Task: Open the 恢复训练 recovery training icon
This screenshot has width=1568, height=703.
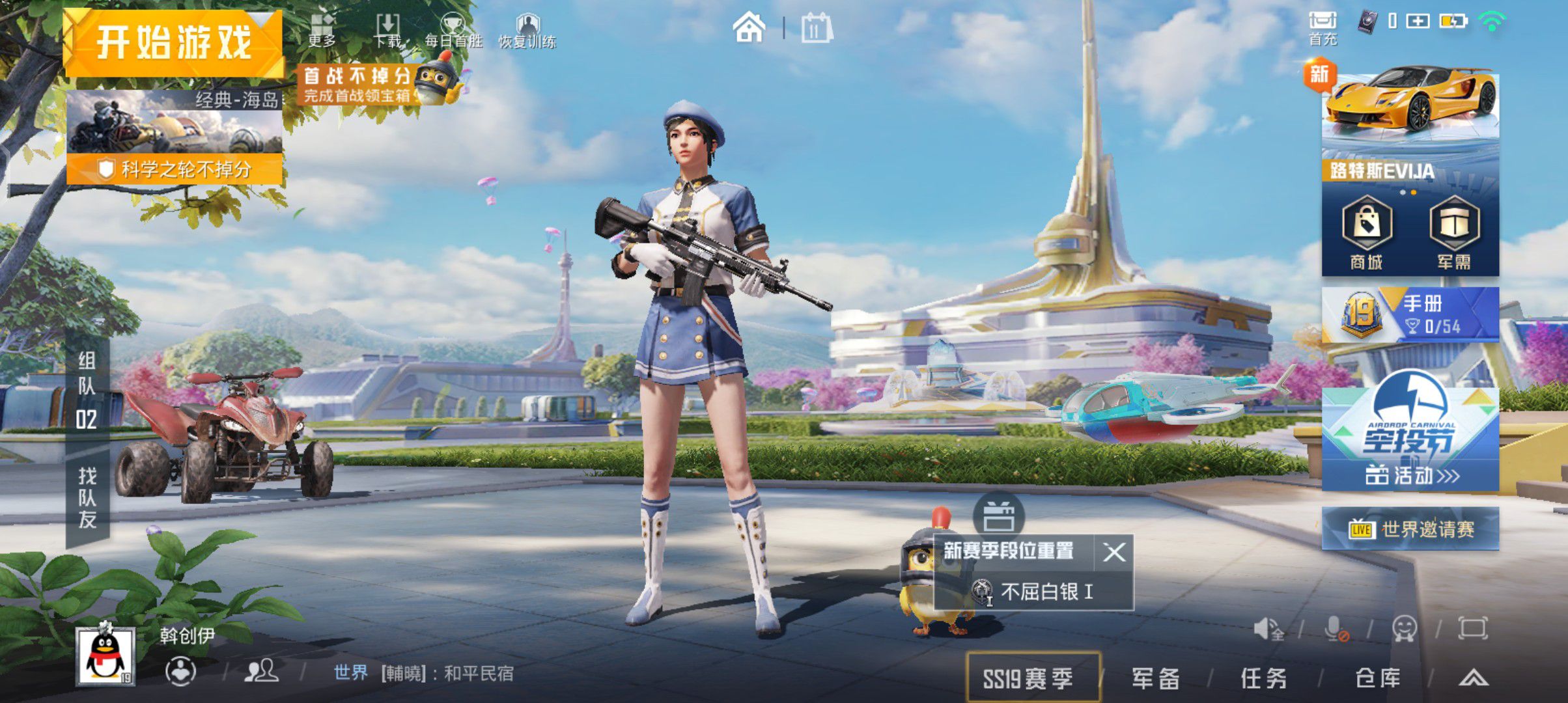Action: (528, 26)
